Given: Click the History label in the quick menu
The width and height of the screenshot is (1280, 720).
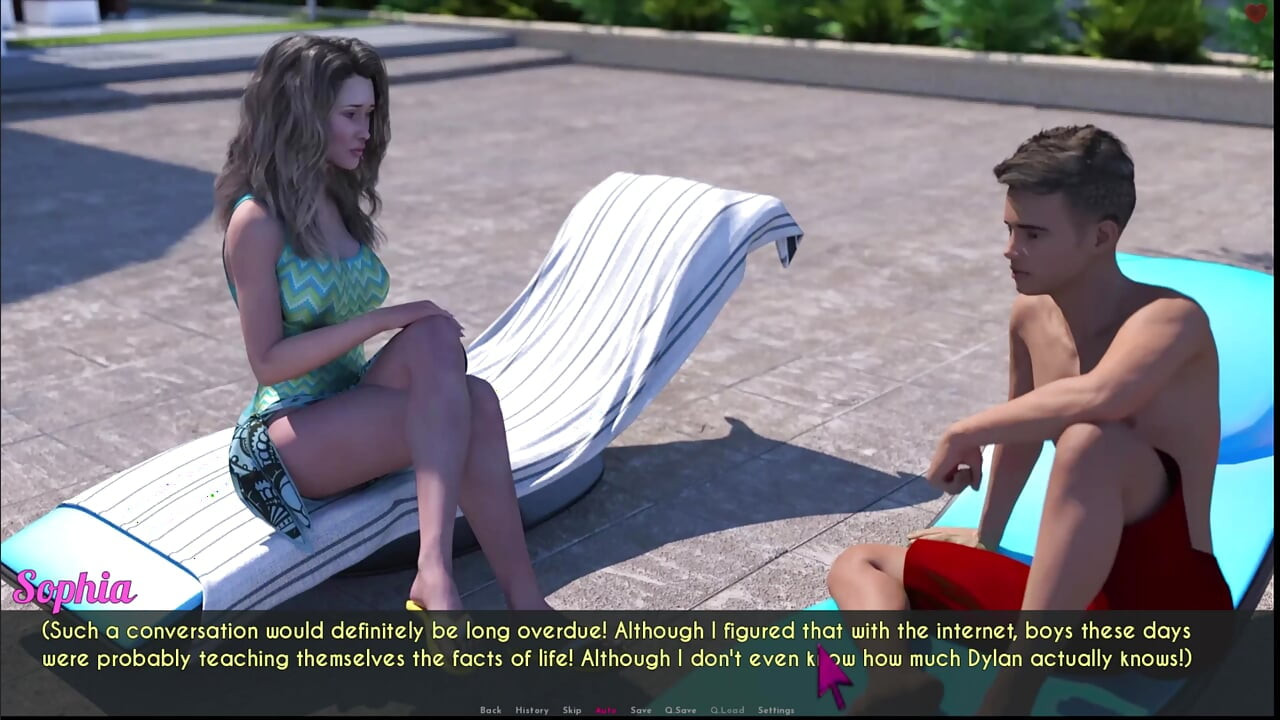Looking at the screenshot, I should [533, 709].
